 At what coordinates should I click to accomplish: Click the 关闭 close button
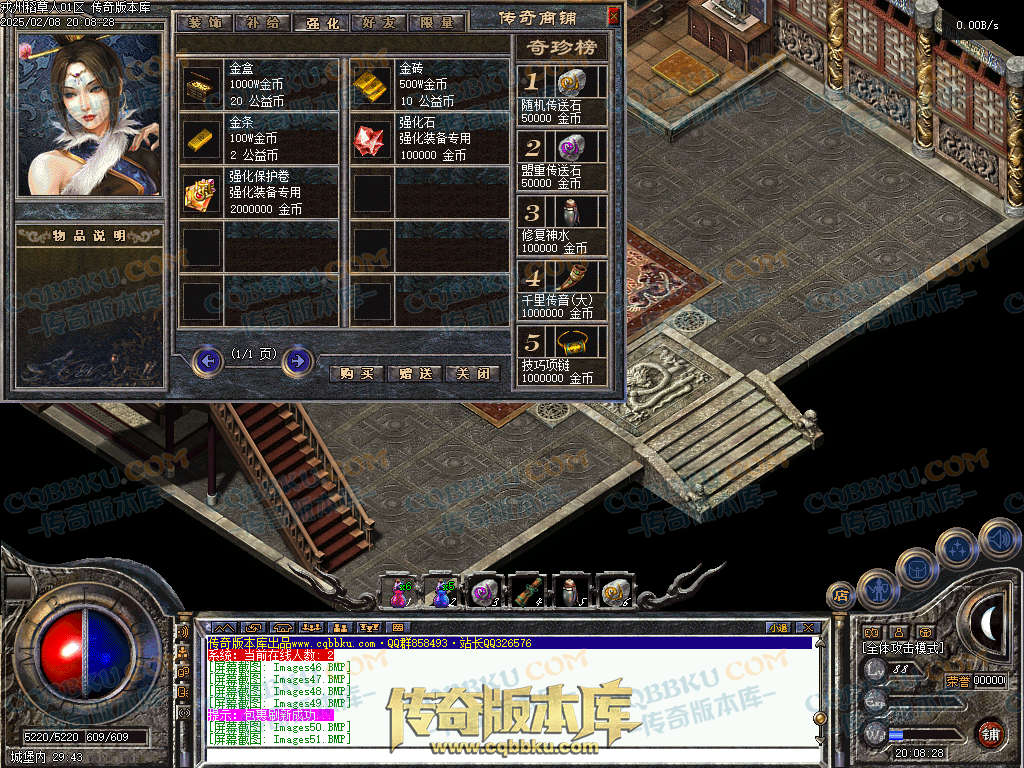pyautogui.click(x=471, y=373)
